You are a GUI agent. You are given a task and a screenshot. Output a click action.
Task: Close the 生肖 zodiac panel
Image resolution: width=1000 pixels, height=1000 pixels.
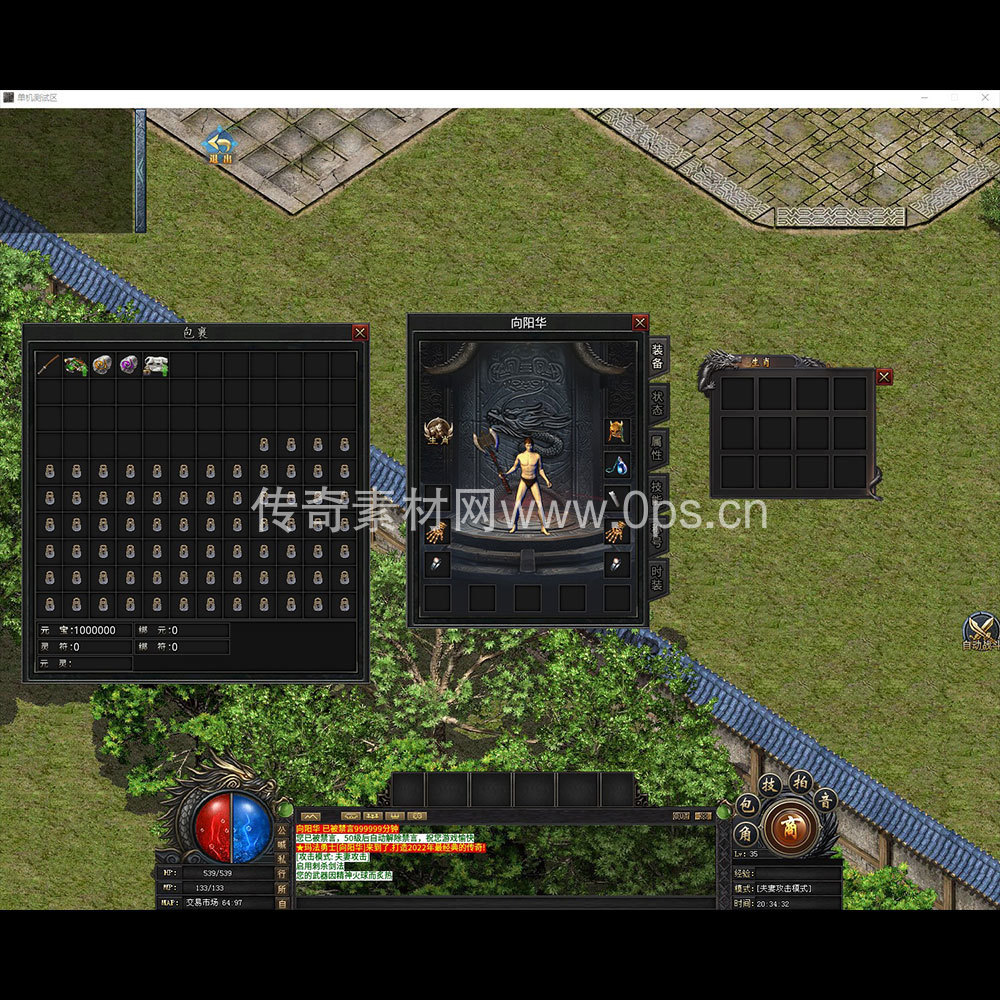(x=884, y=377)
